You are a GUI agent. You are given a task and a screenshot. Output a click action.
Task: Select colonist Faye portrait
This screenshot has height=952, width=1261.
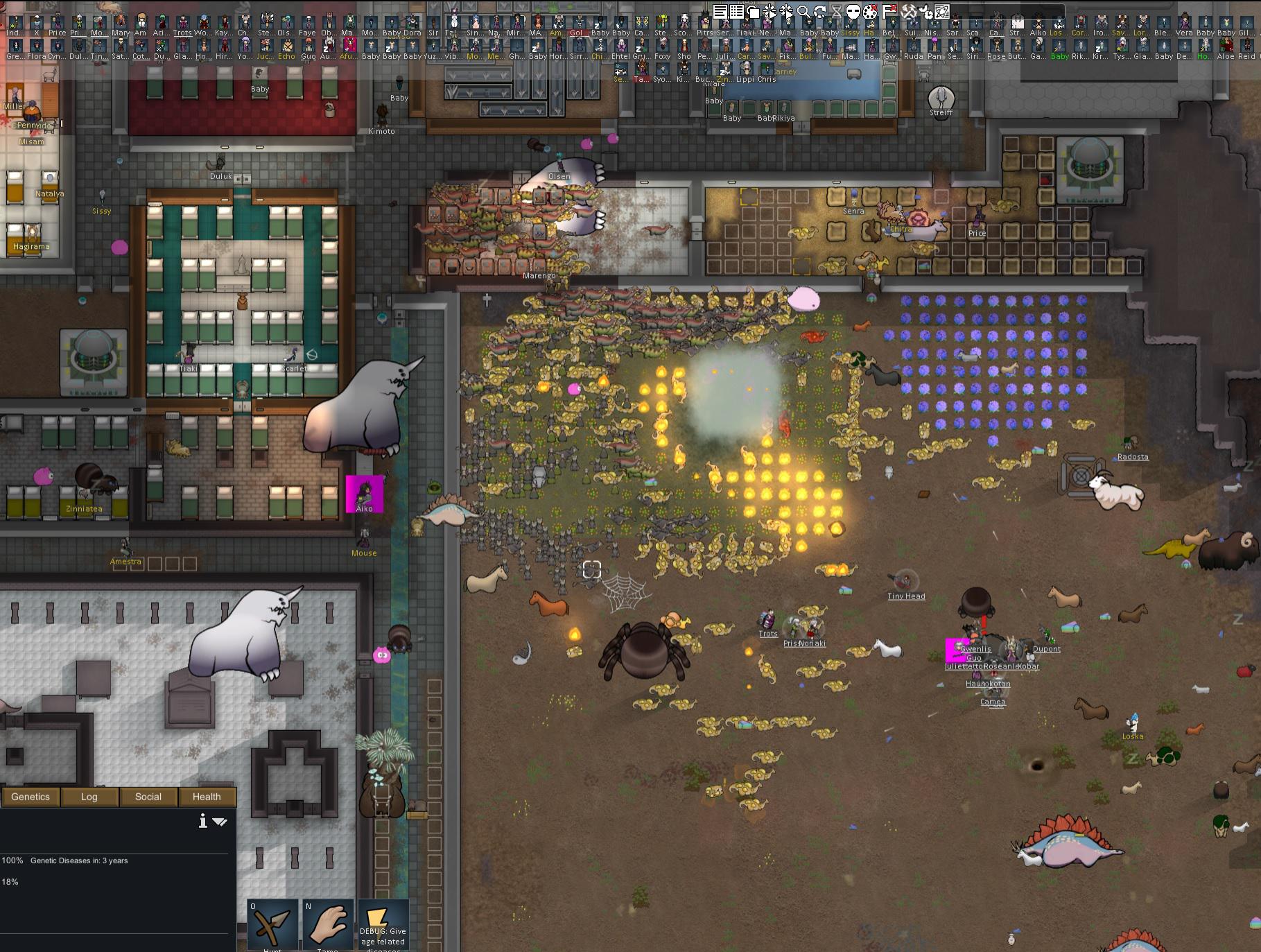point(307,25)
